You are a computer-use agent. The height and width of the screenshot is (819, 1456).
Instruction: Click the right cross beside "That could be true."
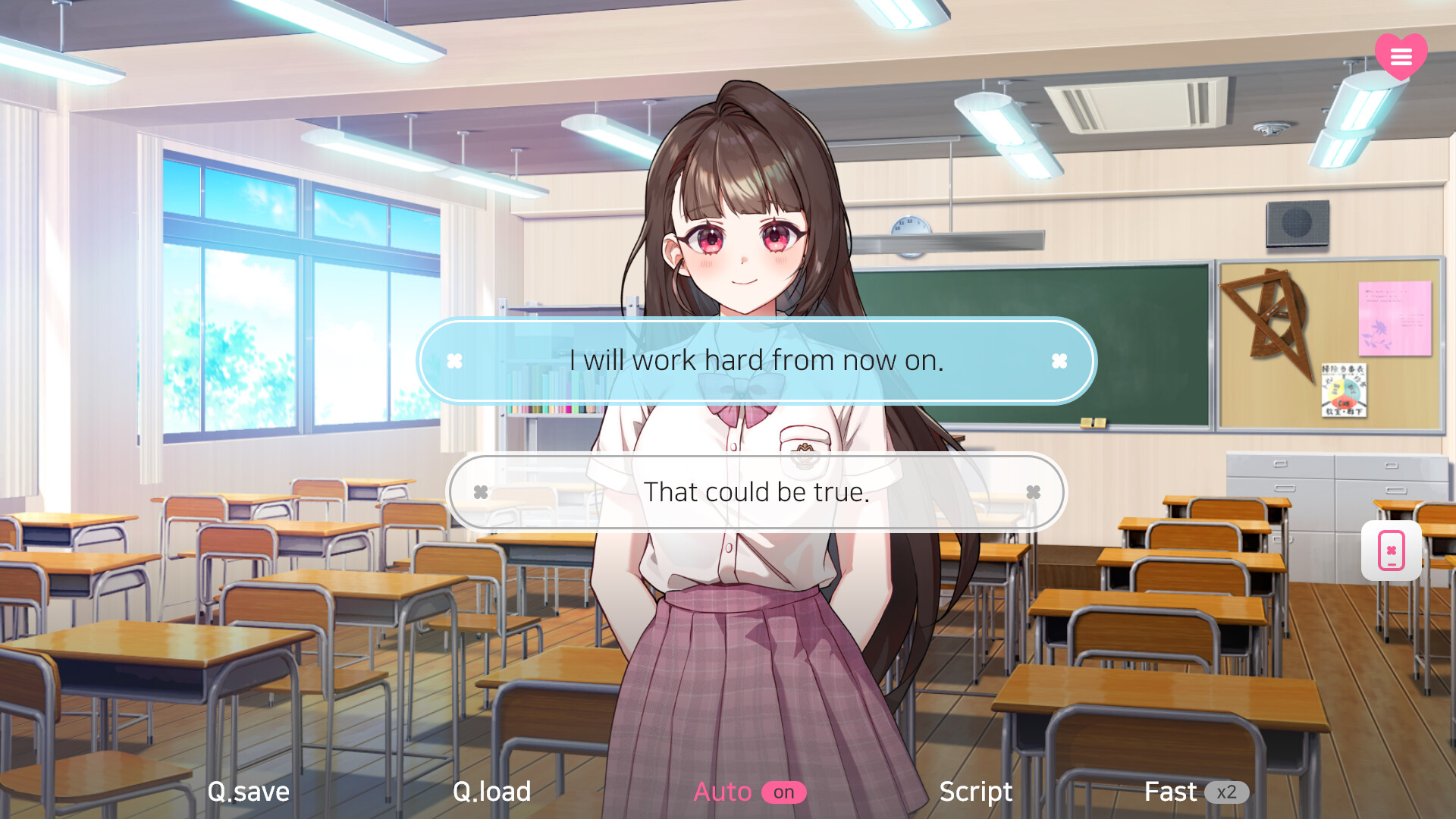tap(1033, 492)
